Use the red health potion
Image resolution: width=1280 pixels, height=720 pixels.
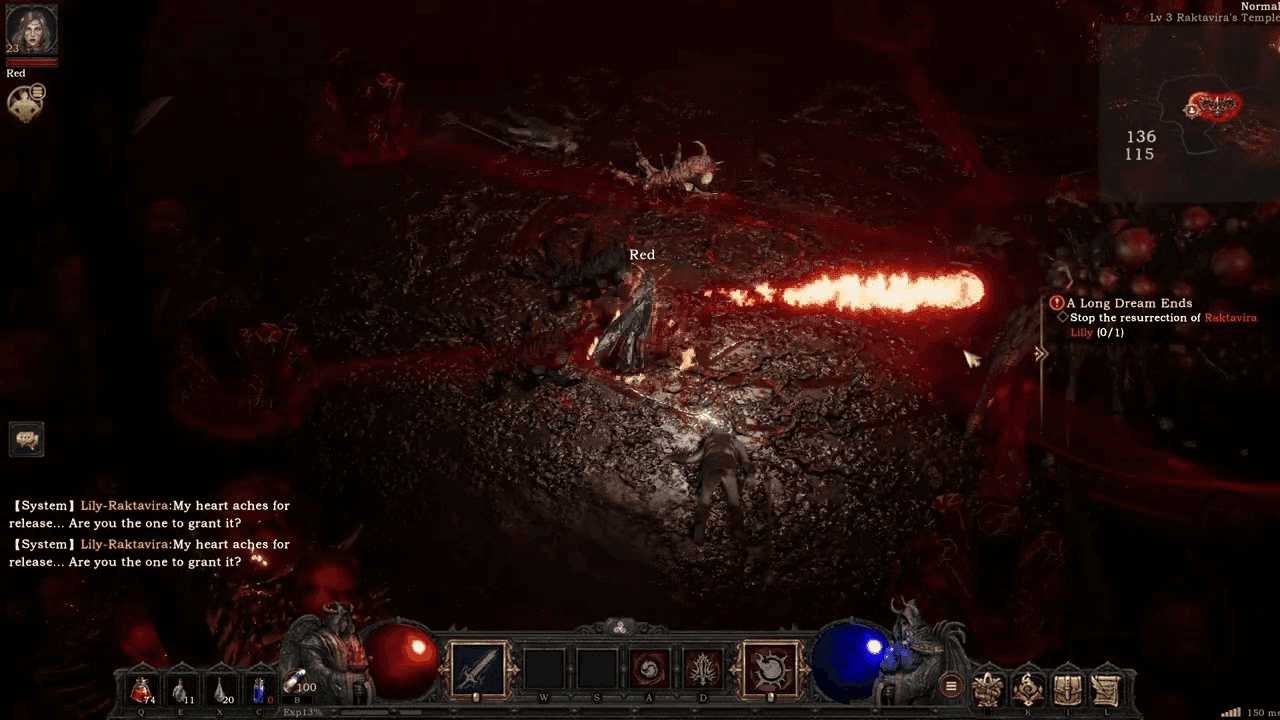click(141, 689)
